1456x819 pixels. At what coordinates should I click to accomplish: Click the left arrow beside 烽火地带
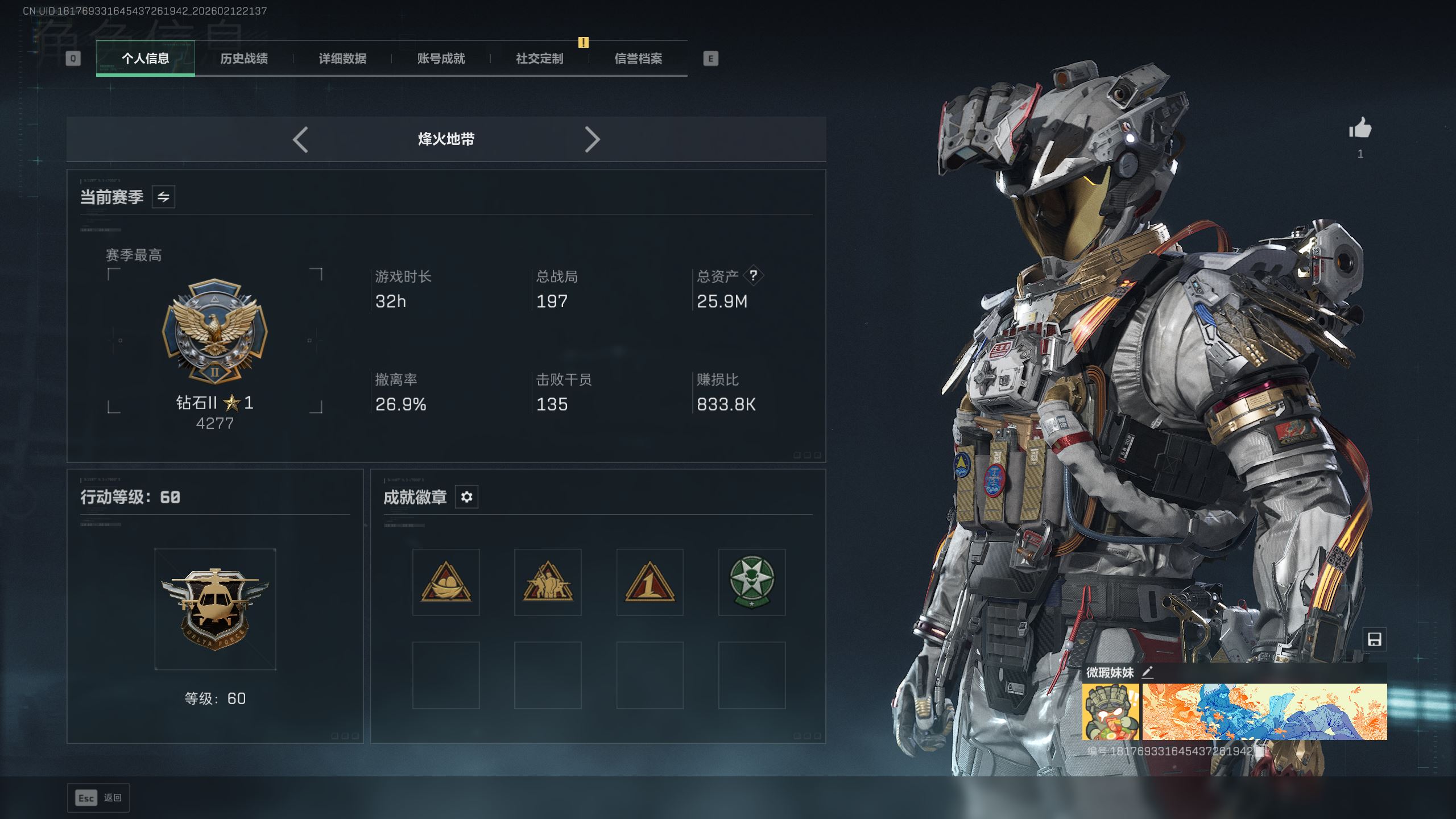coord(300,139)
